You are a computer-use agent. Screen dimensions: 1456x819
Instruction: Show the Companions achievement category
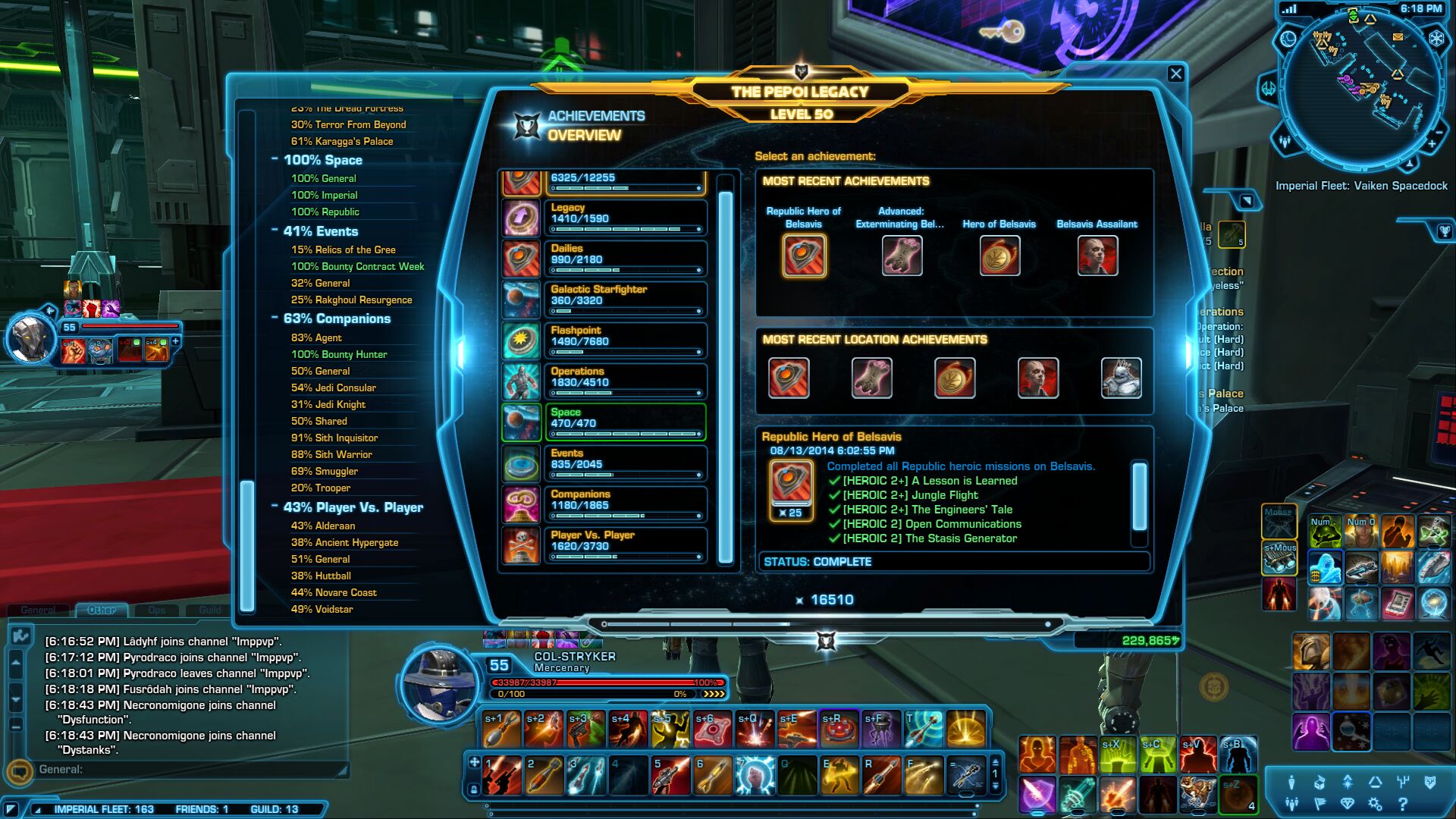pos(625,504)
